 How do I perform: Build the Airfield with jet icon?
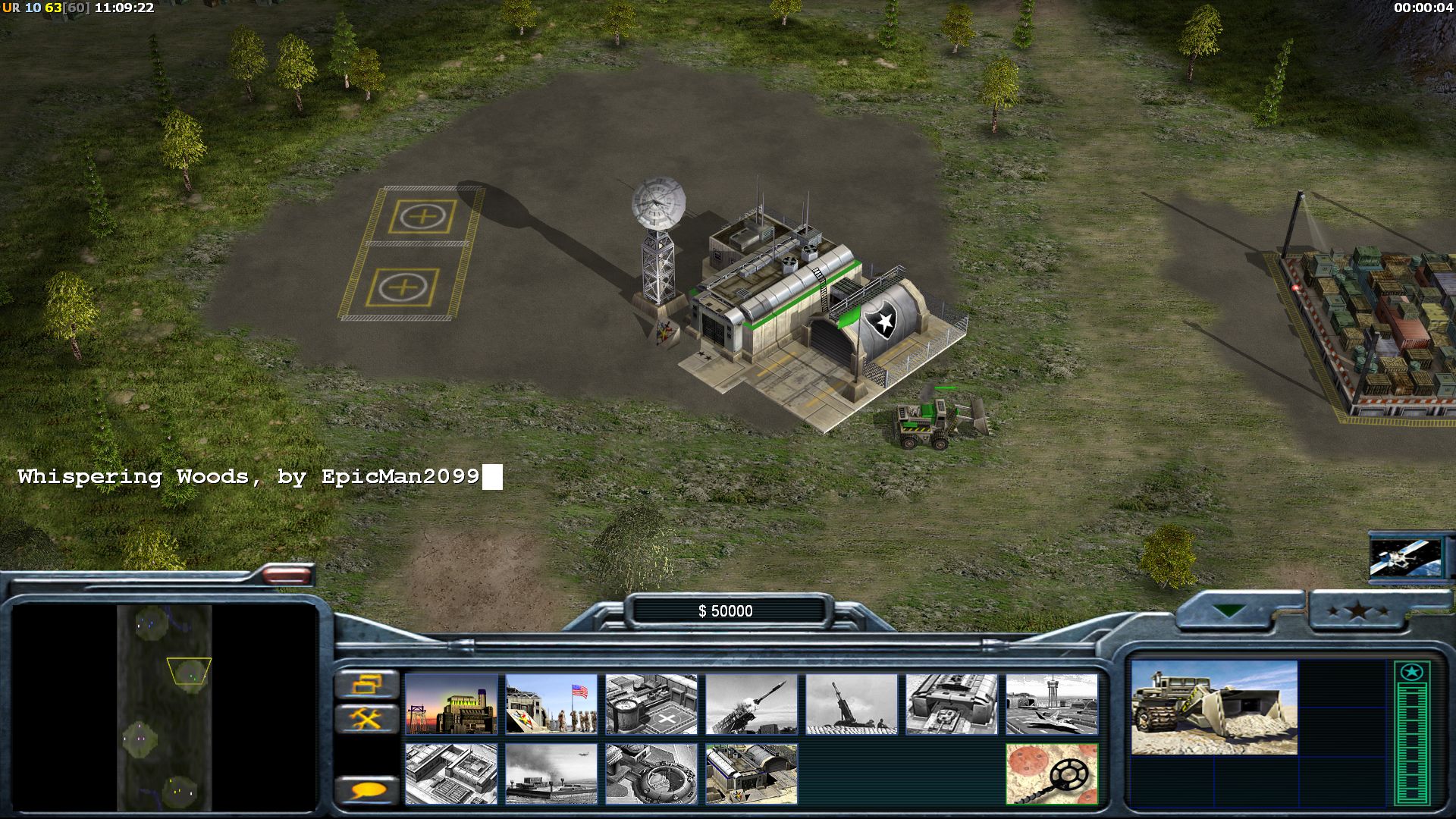1052,704
